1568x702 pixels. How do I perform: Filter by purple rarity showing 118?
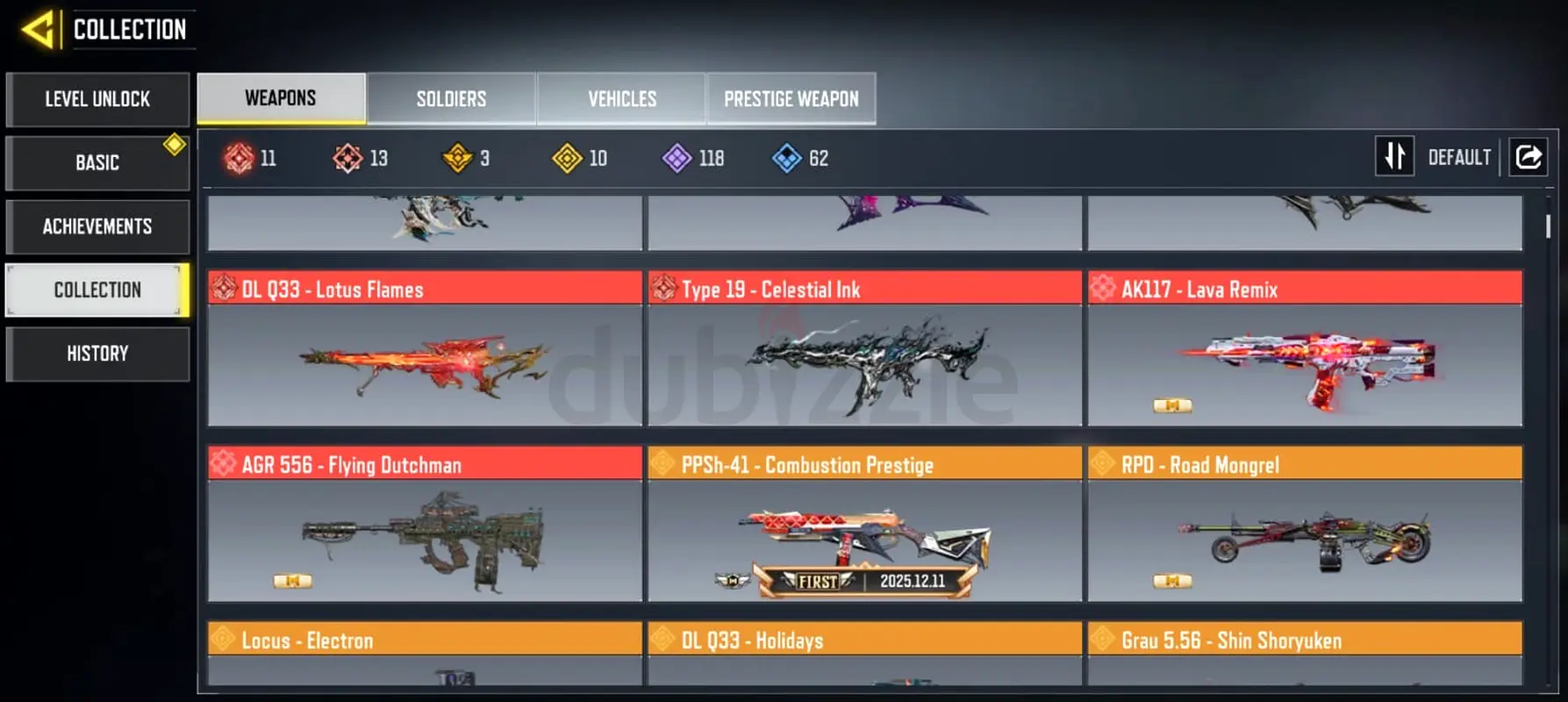[693, 158]
